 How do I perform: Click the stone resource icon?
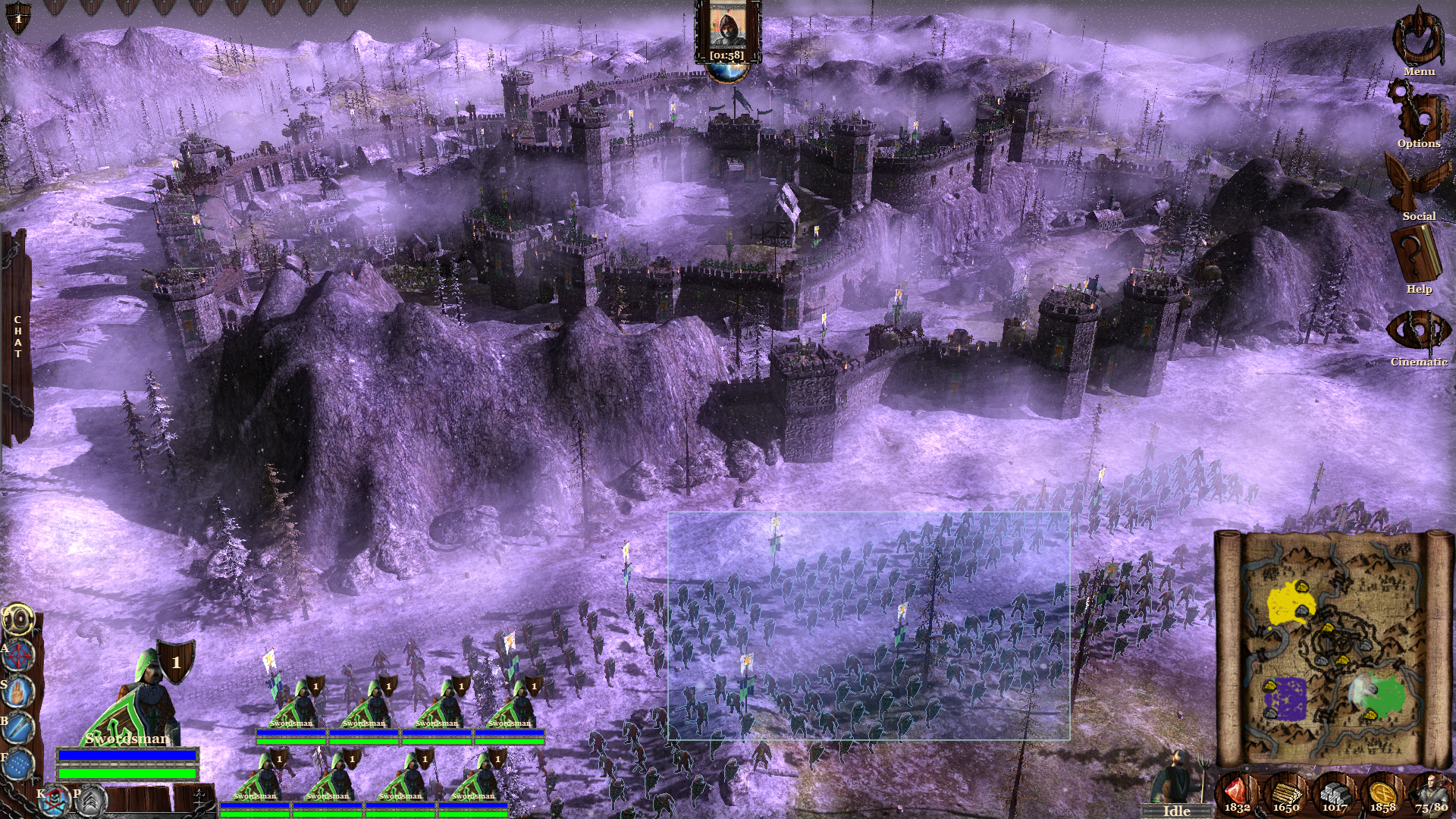(1336, 793)
